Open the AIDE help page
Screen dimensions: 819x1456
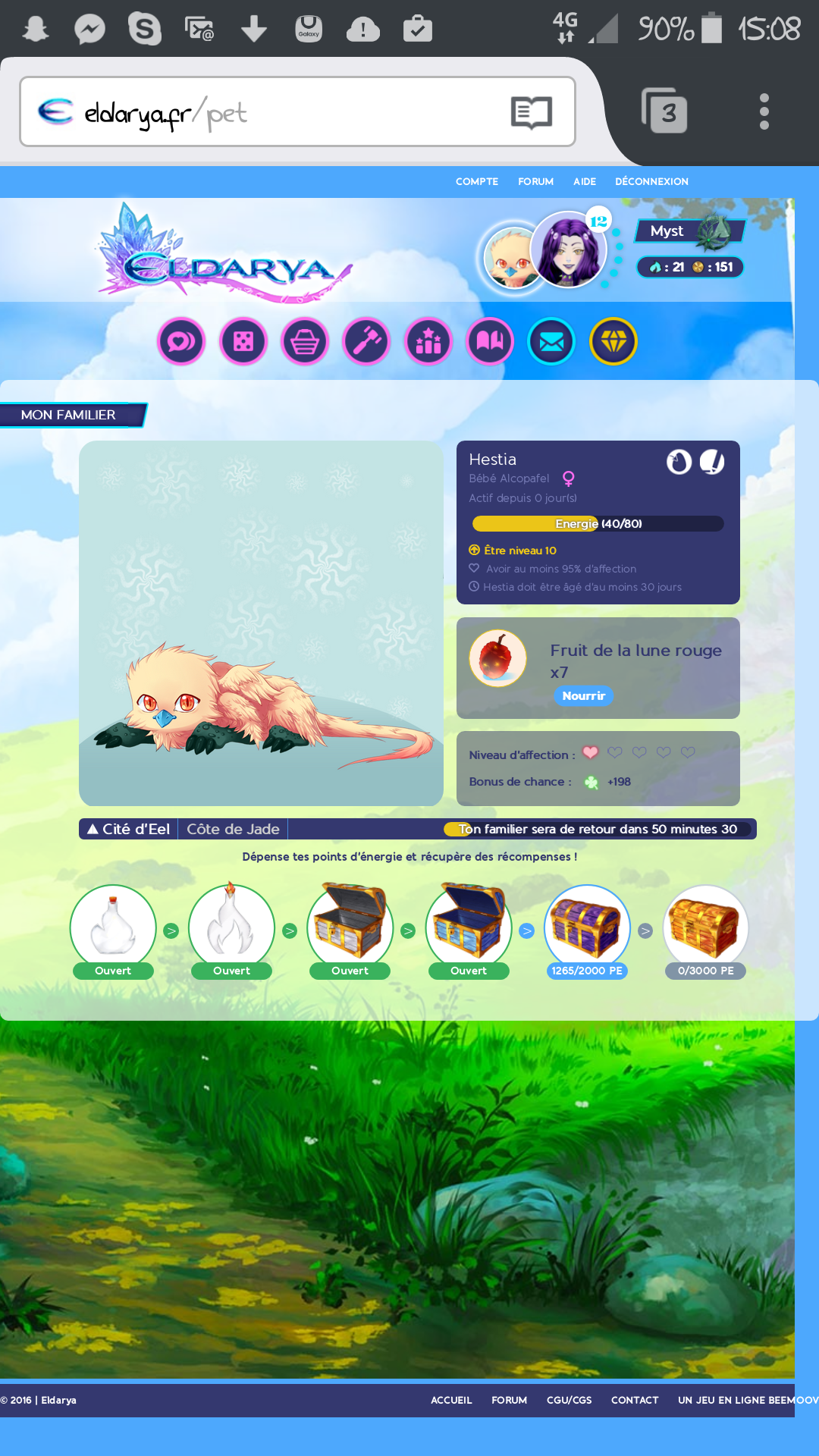[x=584, y=182]
